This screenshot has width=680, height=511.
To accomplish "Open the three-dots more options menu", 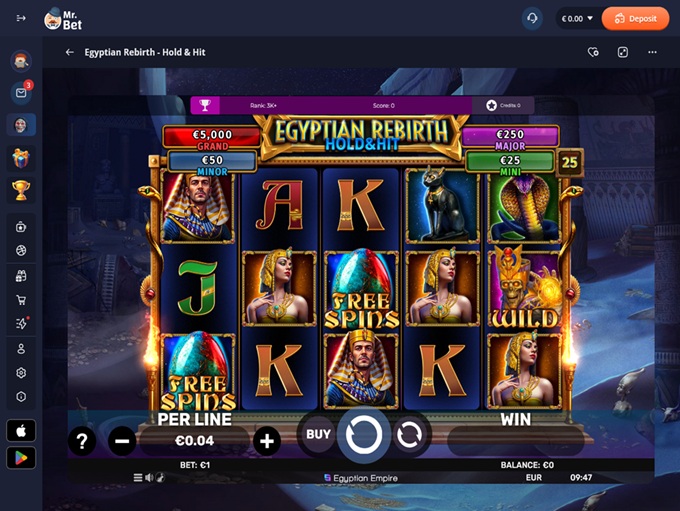I will point(652,52).
